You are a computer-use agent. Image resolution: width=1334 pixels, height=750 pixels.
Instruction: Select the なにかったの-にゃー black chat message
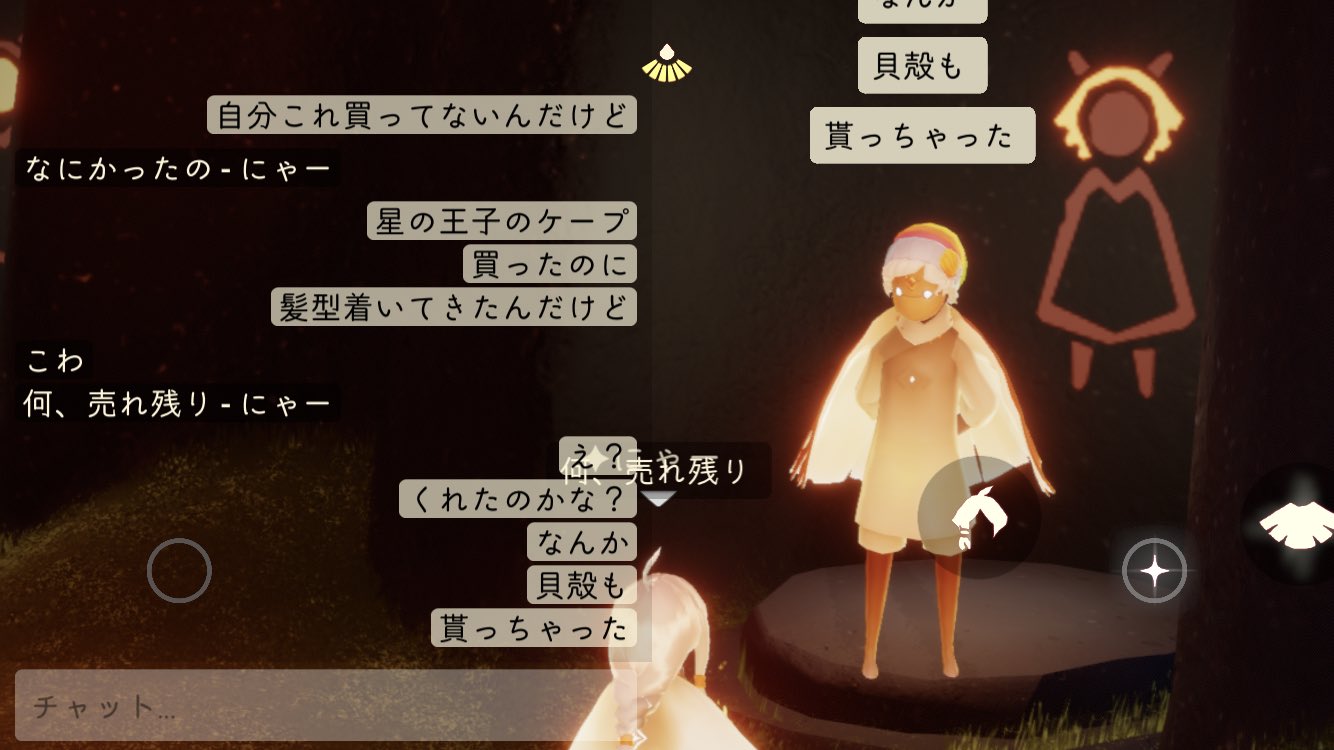tap(178, 169)
